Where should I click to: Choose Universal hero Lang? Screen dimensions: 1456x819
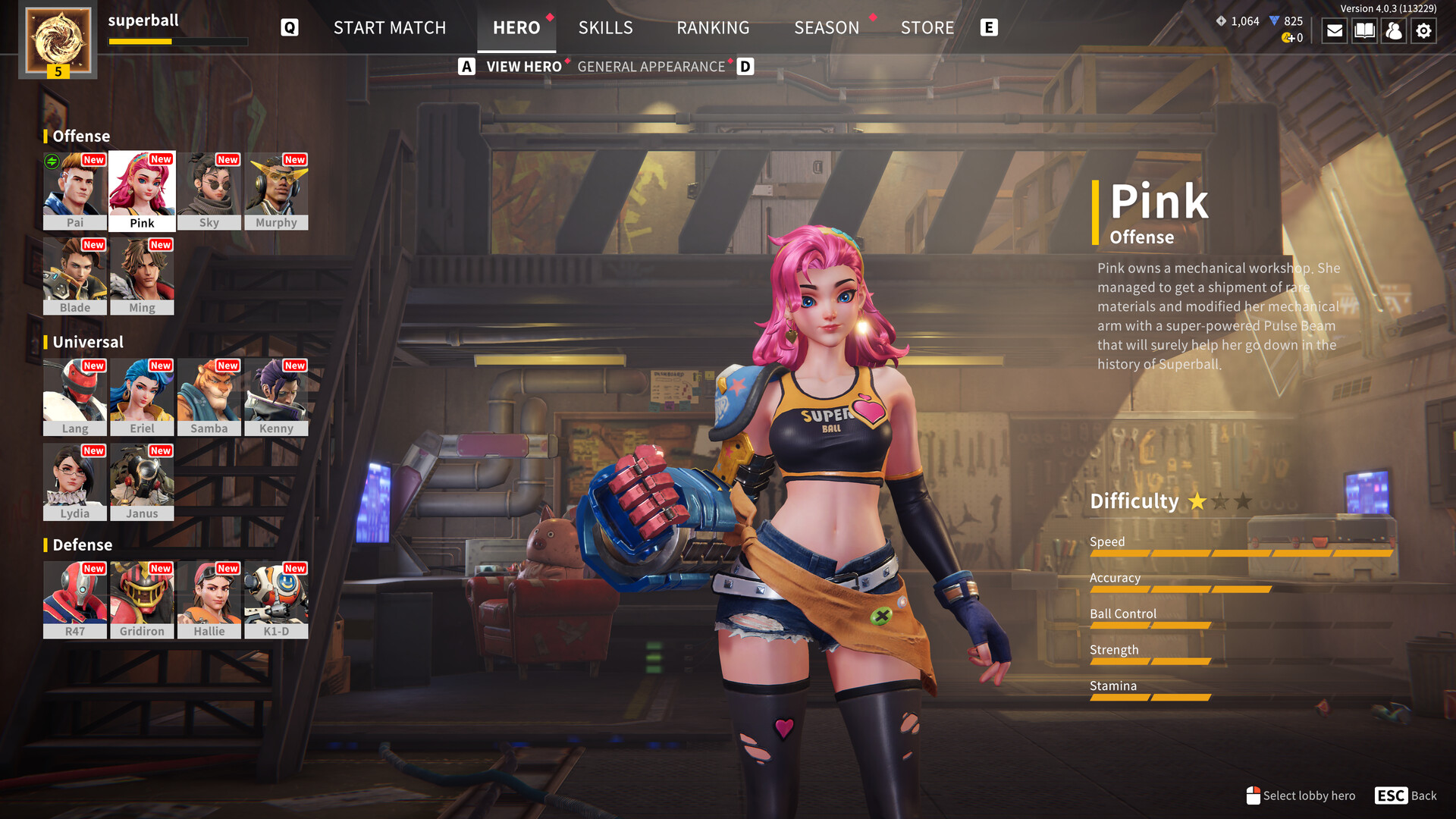(x=74, y=397)
